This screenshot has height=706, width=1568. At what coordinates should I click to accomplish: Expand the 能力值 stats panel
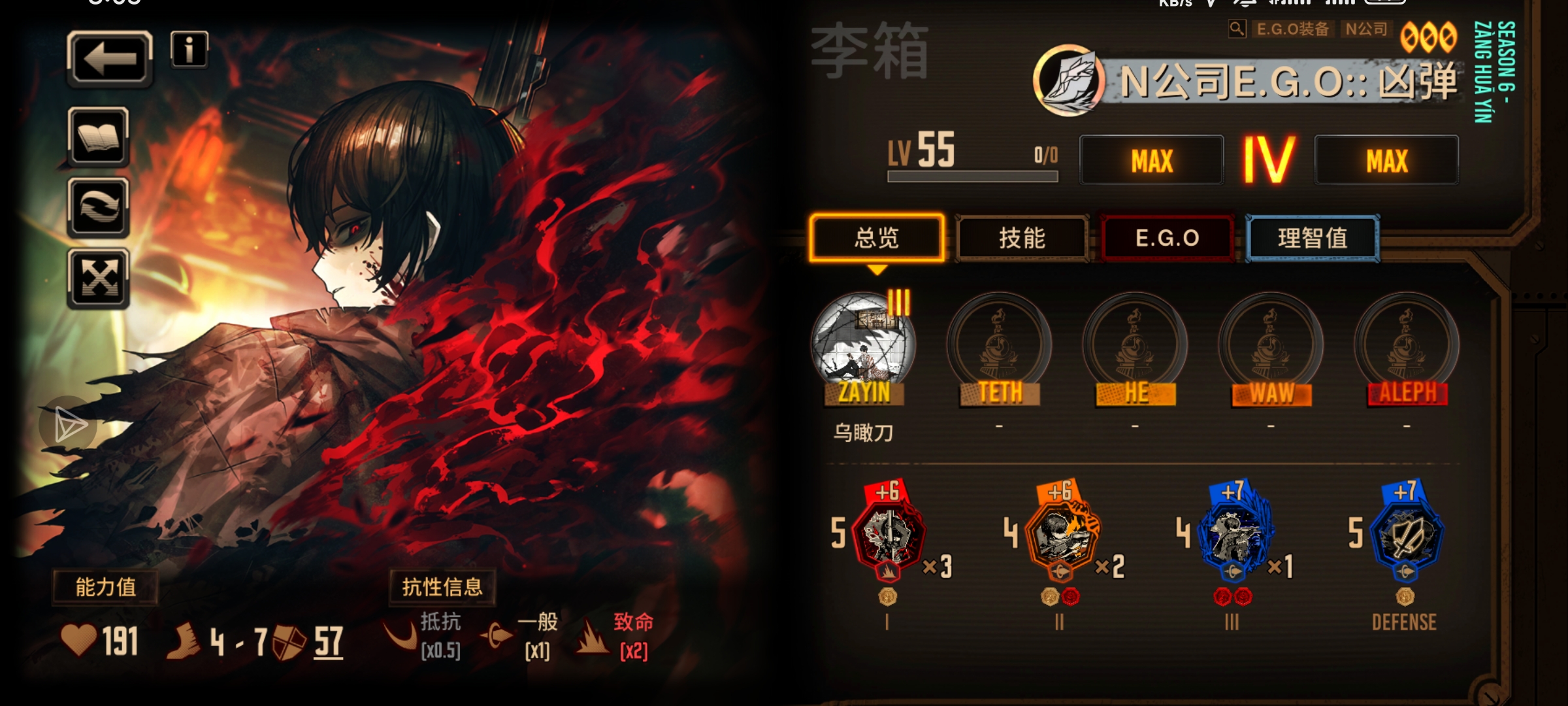pos(106,587)
